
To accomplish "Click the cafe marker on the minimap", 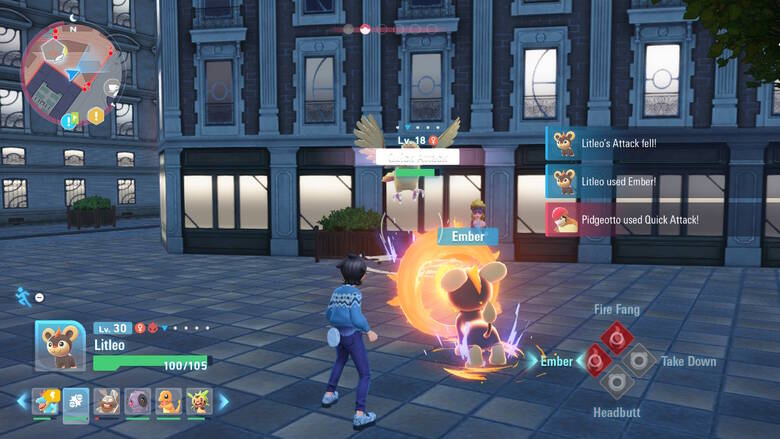I will pos(112,87).
